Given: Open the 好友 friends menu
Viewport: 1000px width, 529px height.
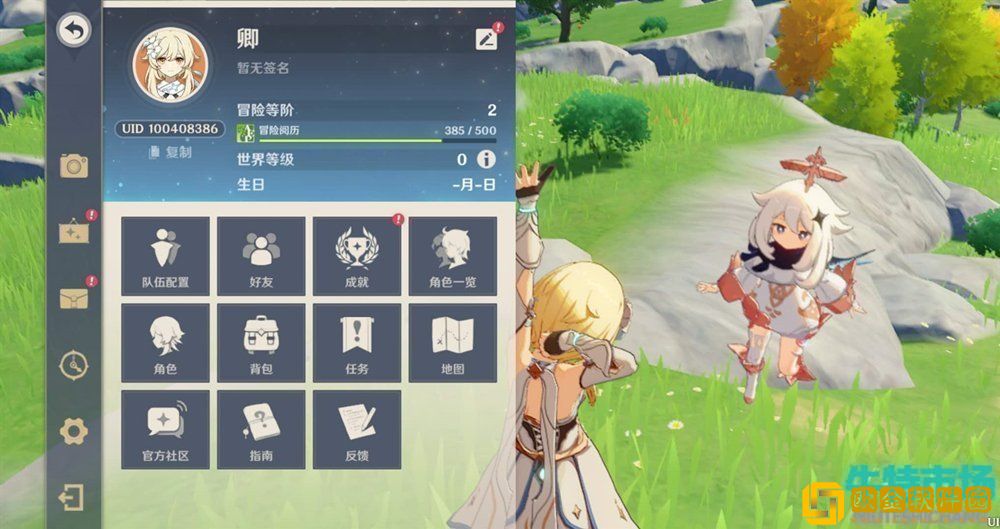Looking at the screenshot, I should (261, 256).
